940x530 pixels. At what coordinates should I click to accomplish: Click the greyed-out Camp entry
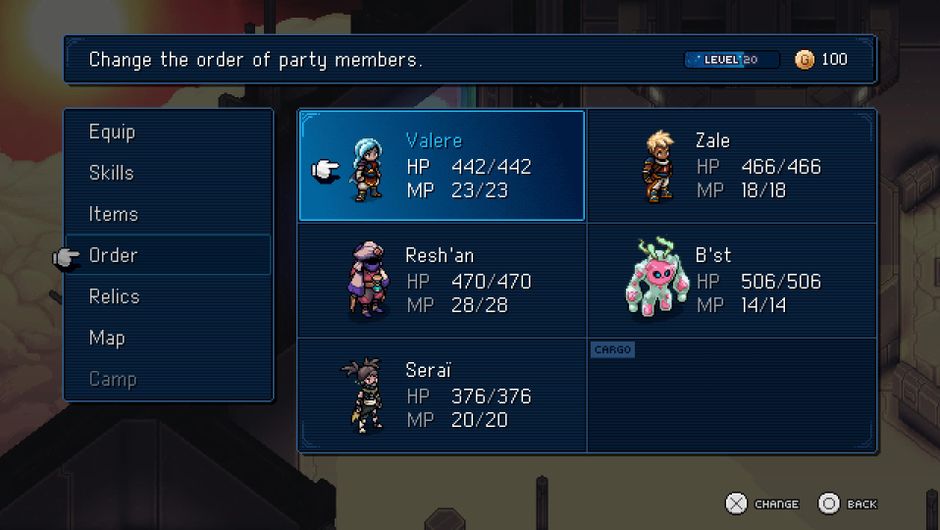click(x=112, y=379)
